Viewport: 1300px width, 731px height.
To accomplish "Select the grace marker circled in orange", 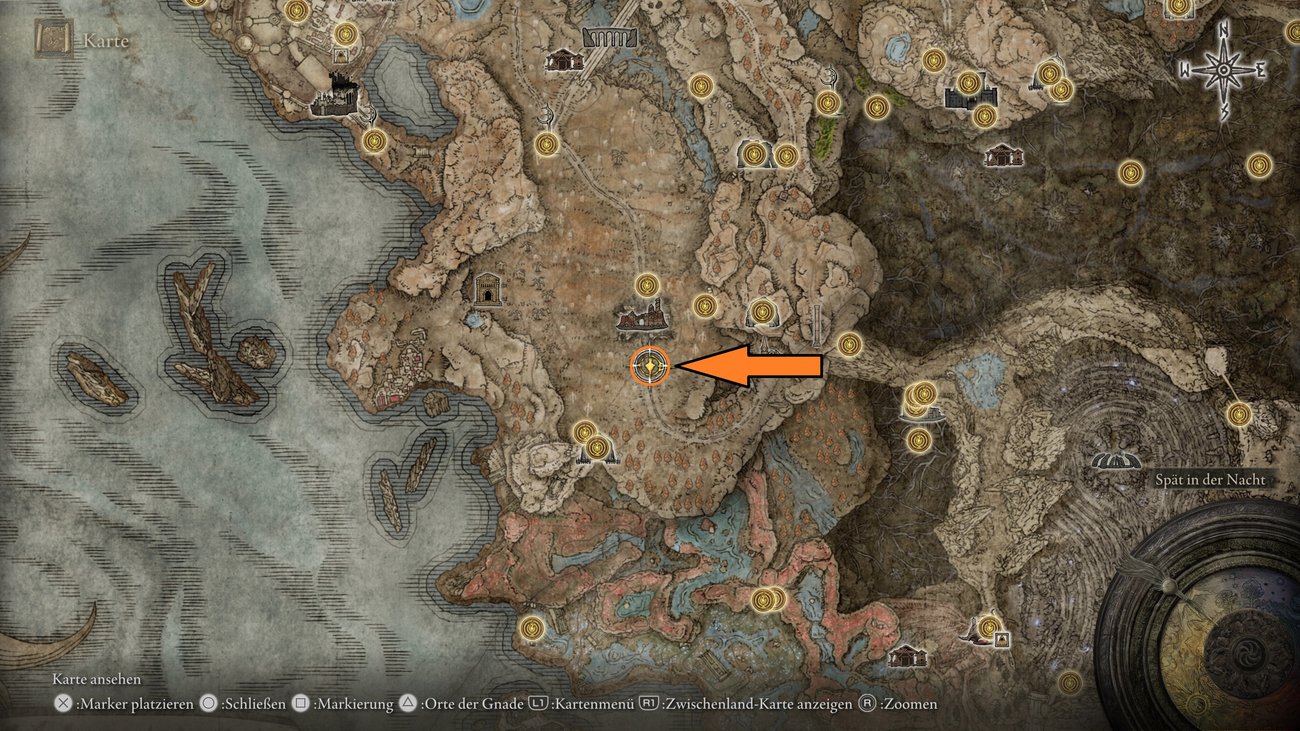I will coord(650,367).
